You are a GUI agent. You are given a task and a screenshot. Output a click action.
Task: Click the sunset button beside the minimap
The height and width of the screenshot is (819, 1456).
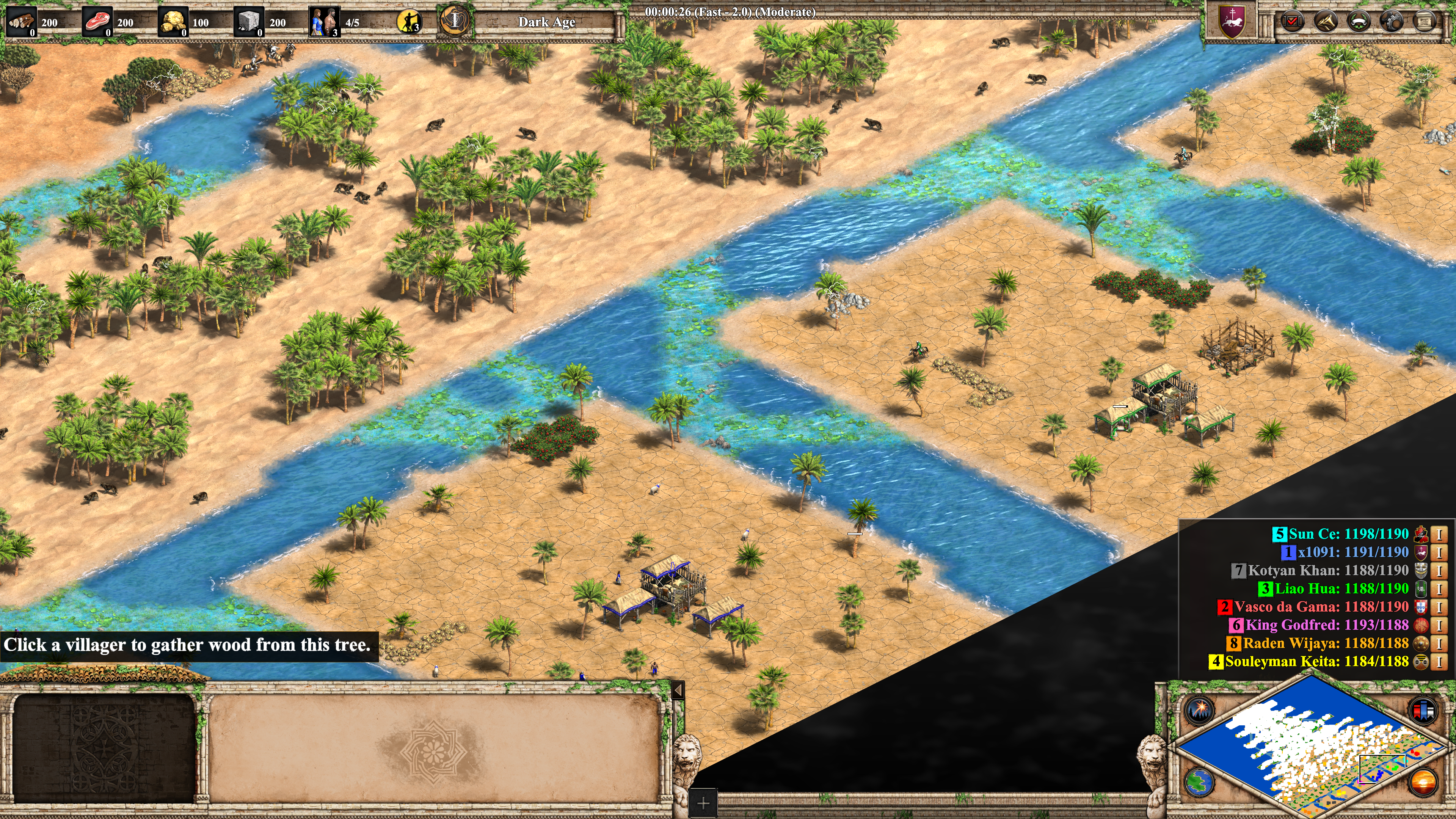coord(1423,782)
